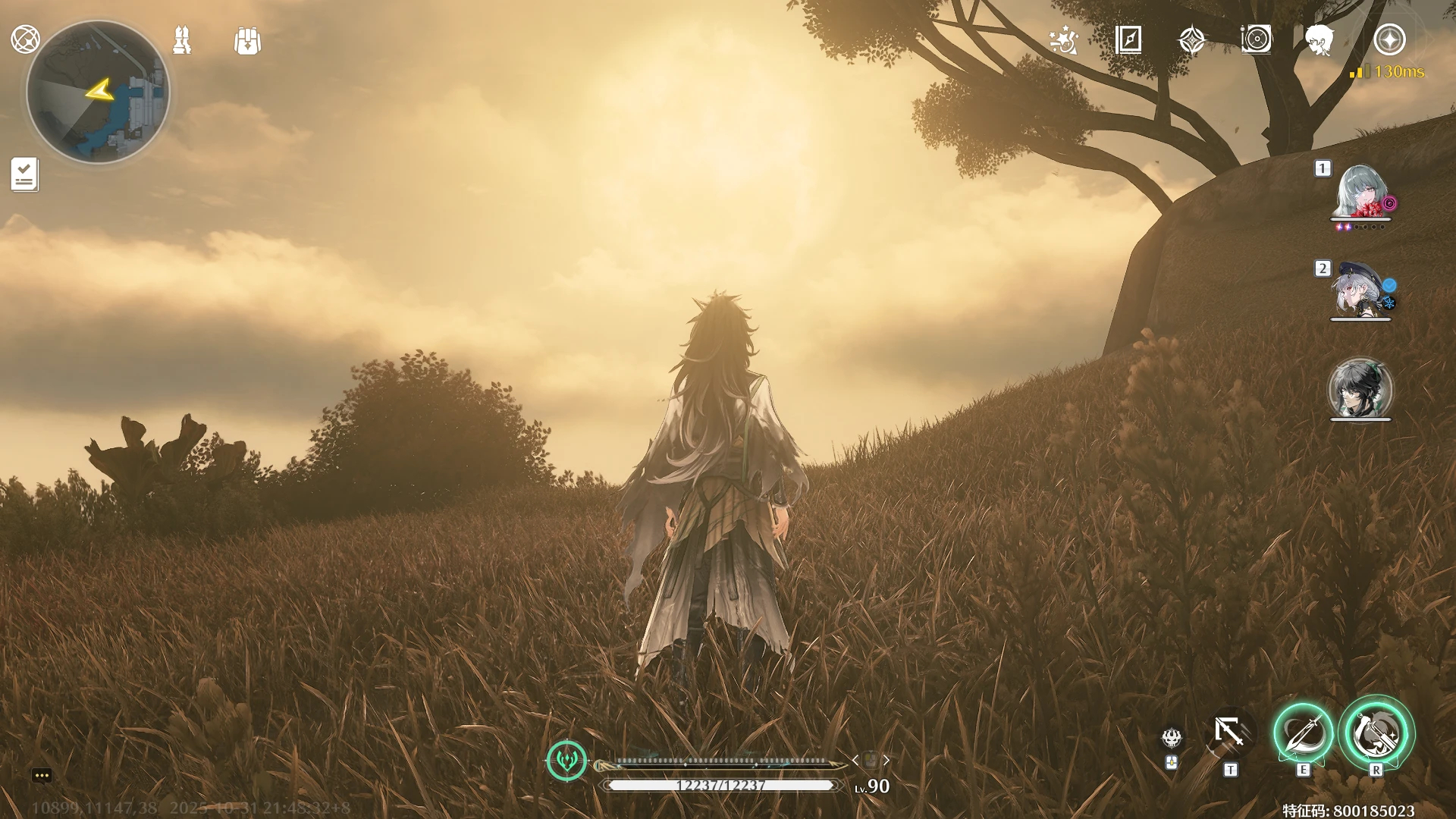Trigger the glowing ultimate liberation skill

(1376, 733)
